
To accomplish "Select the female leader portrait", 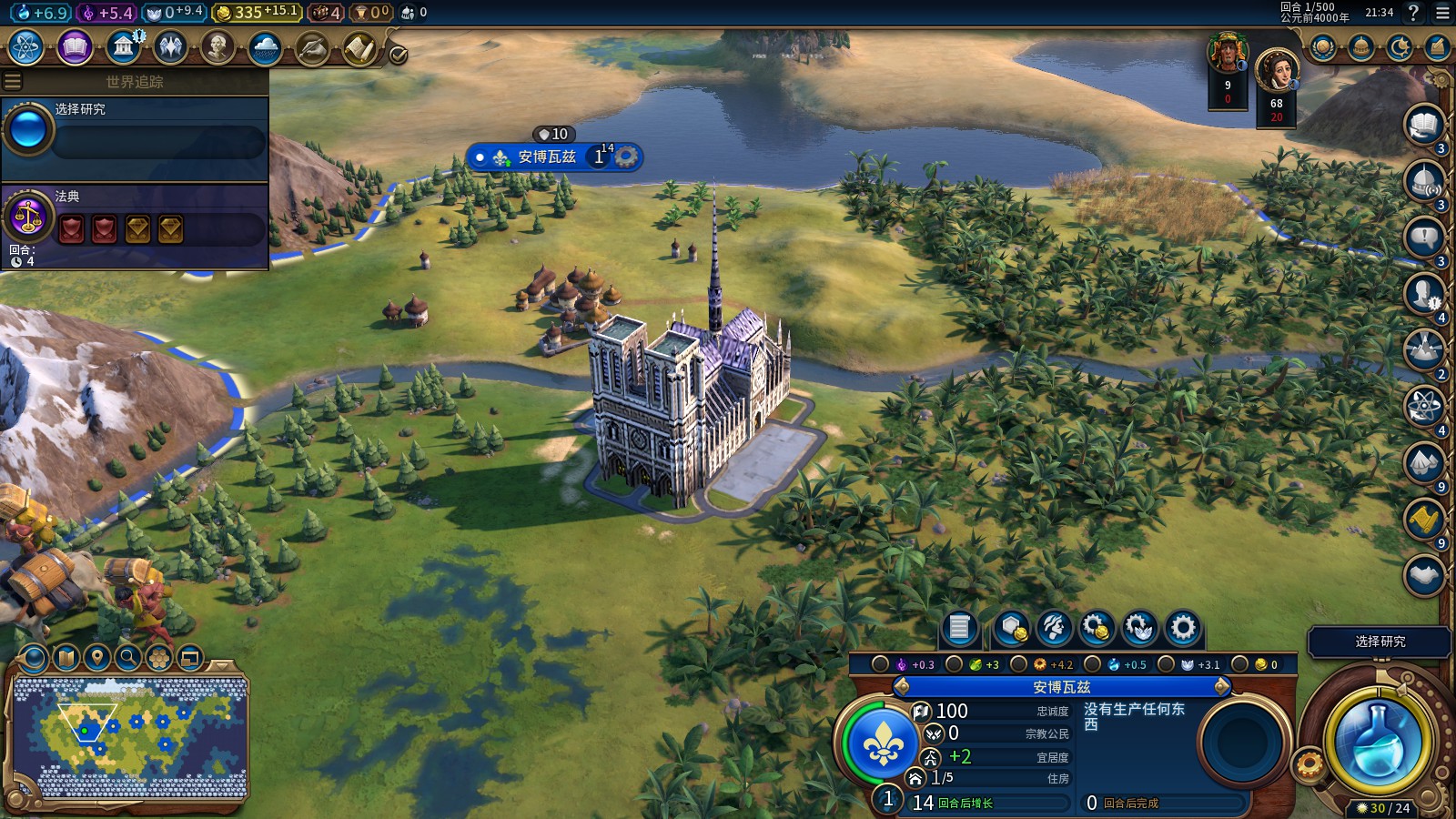I will 1276,70.
